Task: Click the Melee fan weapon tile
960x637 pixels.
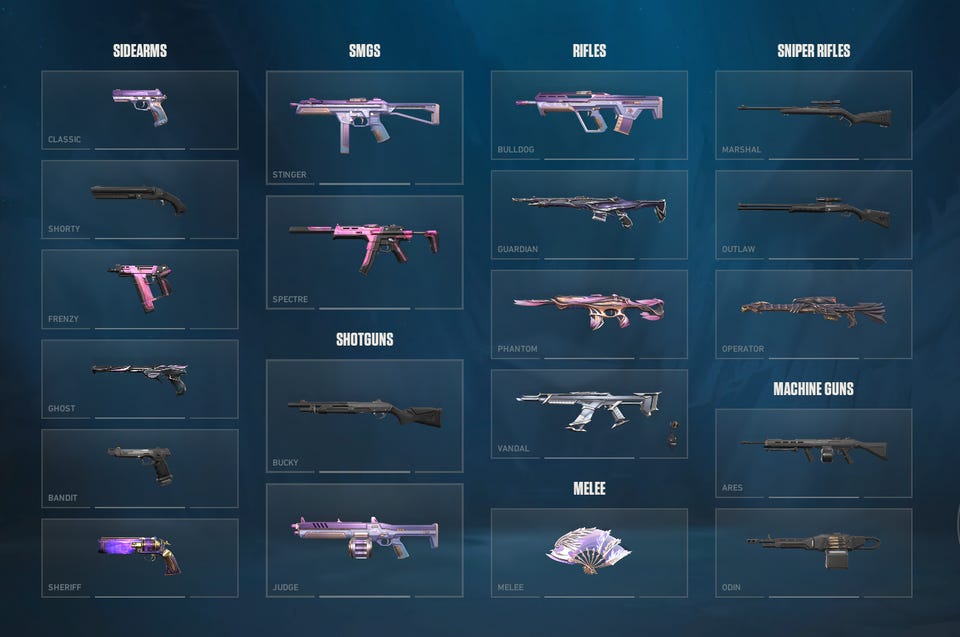Action: (589, 552)
